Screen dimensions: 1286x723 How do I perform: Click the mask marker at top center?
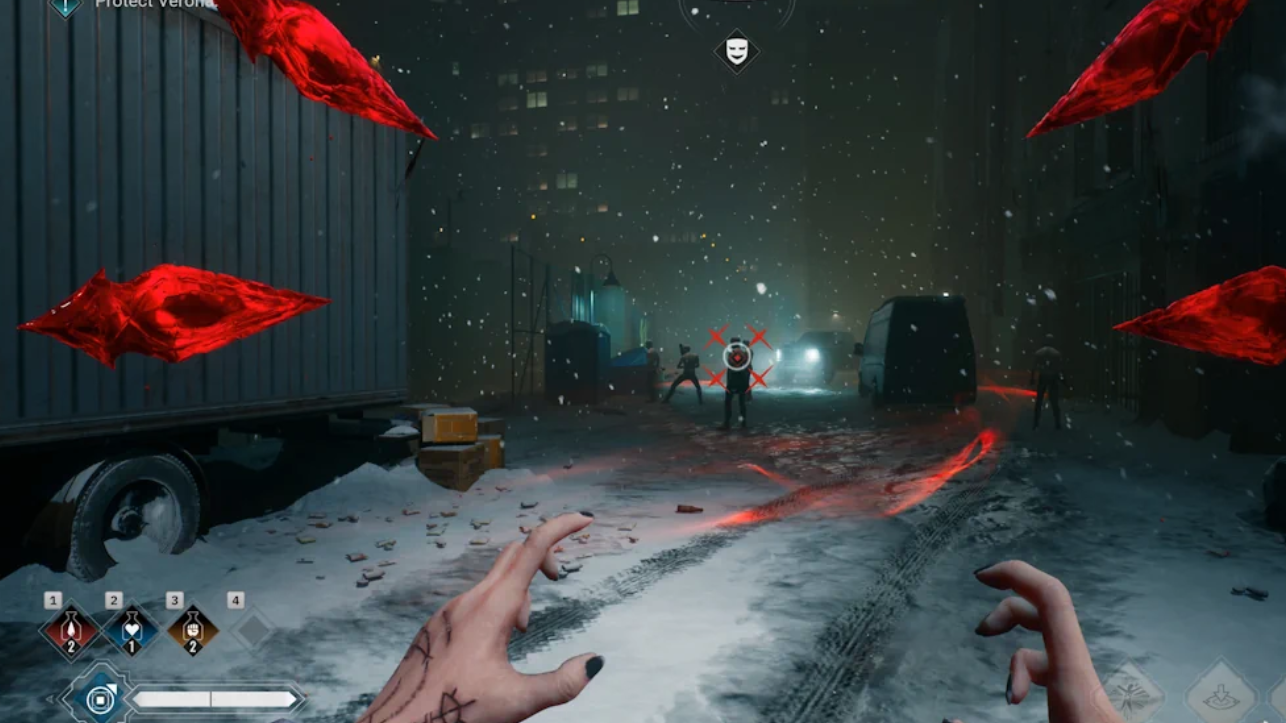tap(736, 51)
